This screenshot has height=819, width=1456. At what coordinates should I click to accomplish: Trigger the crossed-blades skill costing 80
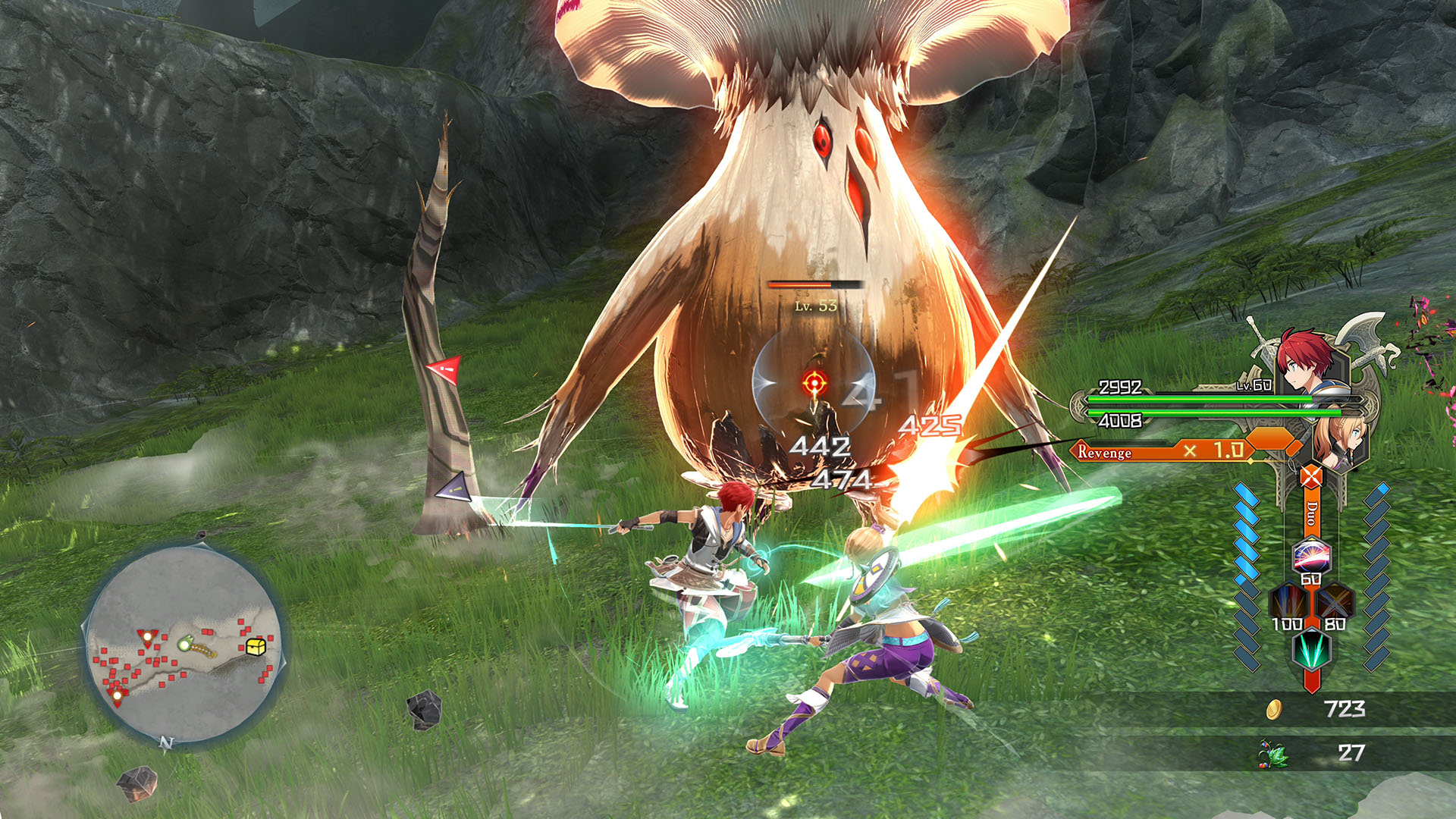[1335, 603]
